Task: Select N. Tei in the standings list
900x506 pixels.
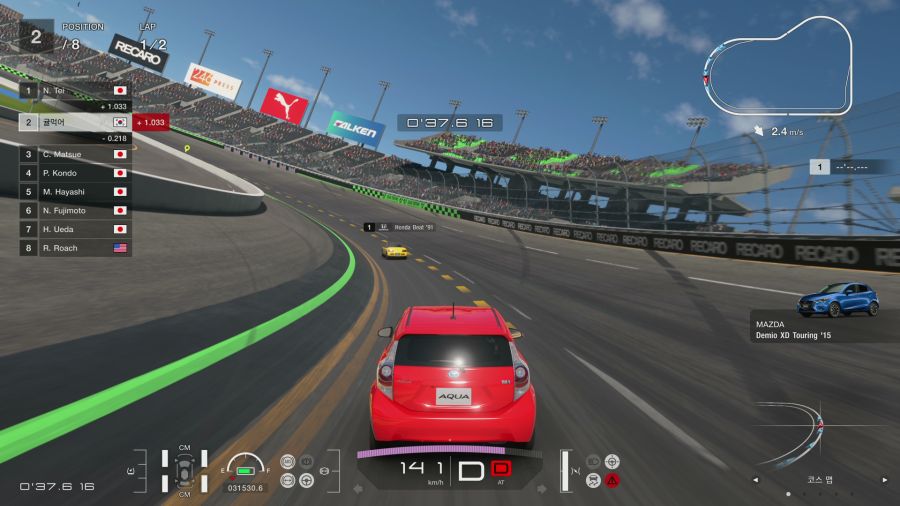Action: click(x=75, y=90)
